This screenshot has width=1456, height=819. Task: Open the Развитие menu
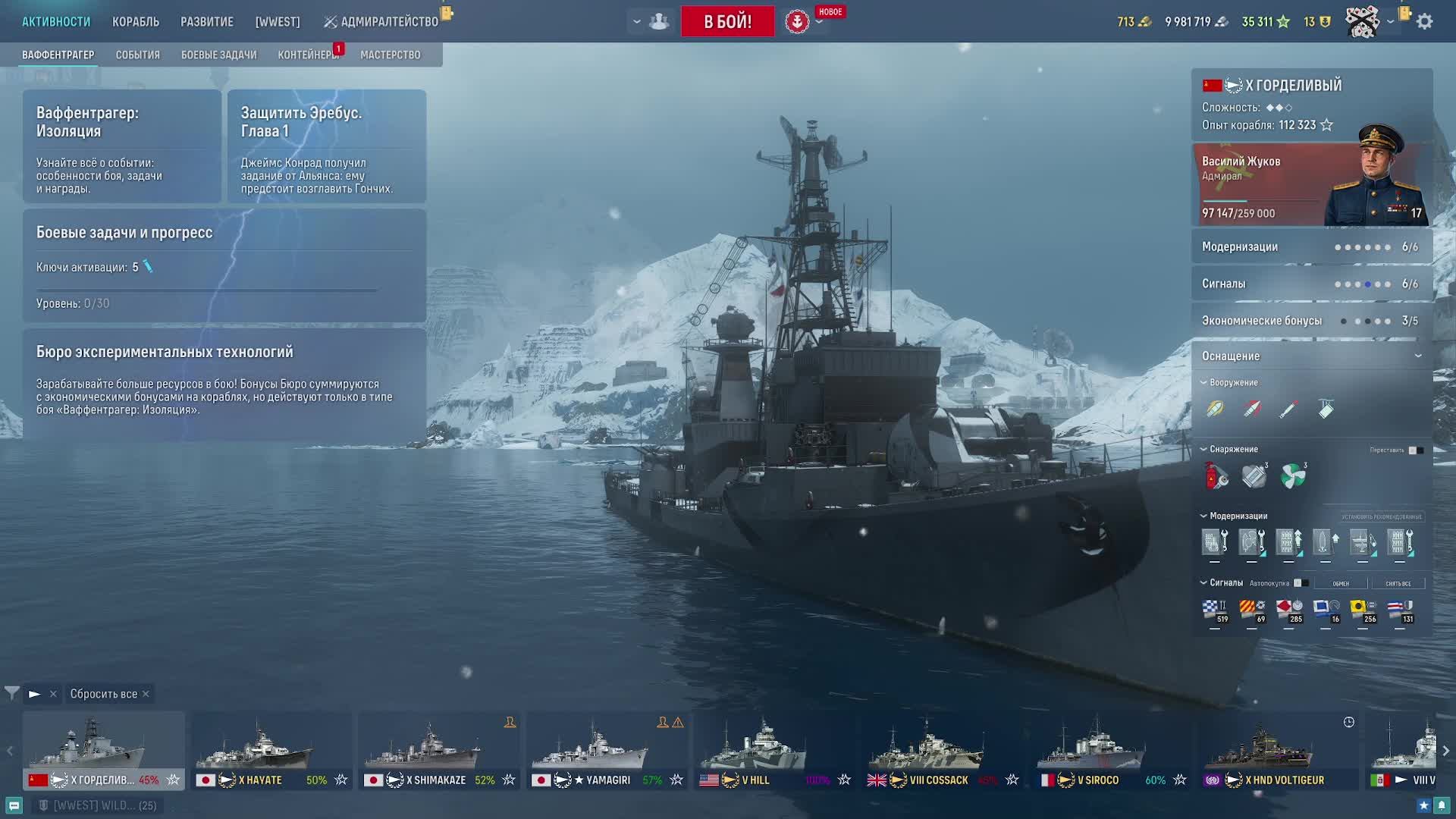[207, 22]
